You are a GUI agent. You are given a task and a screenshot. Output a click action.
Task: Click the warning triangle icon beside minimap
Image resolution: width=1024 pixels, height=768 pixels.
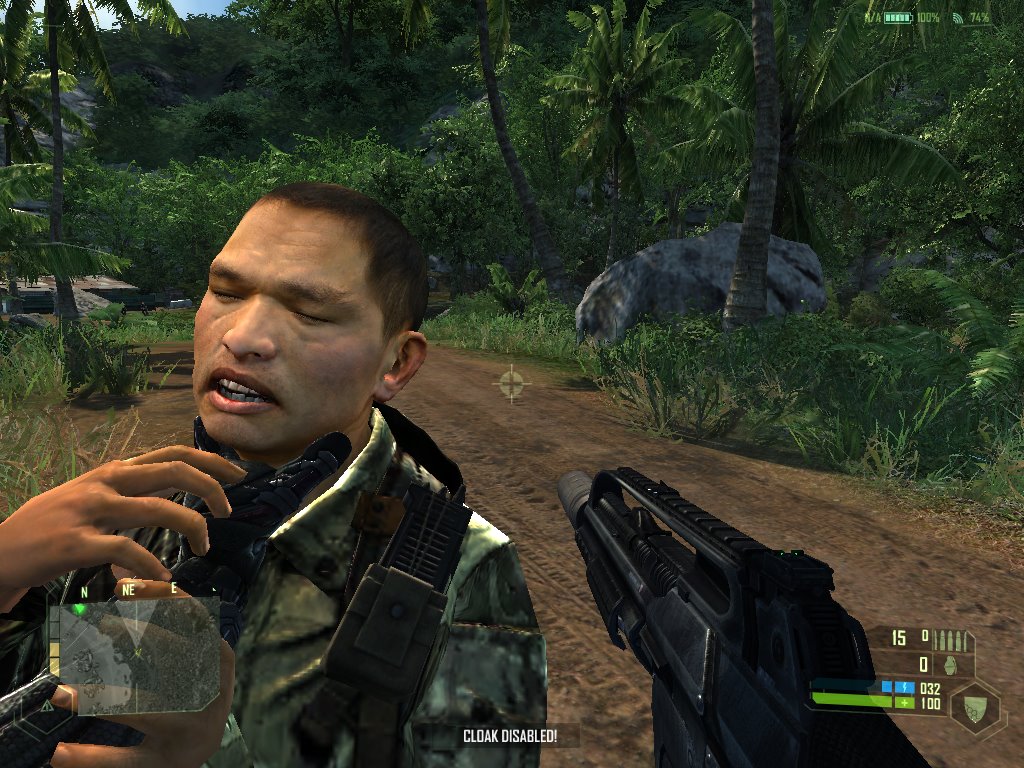point(46,705)
